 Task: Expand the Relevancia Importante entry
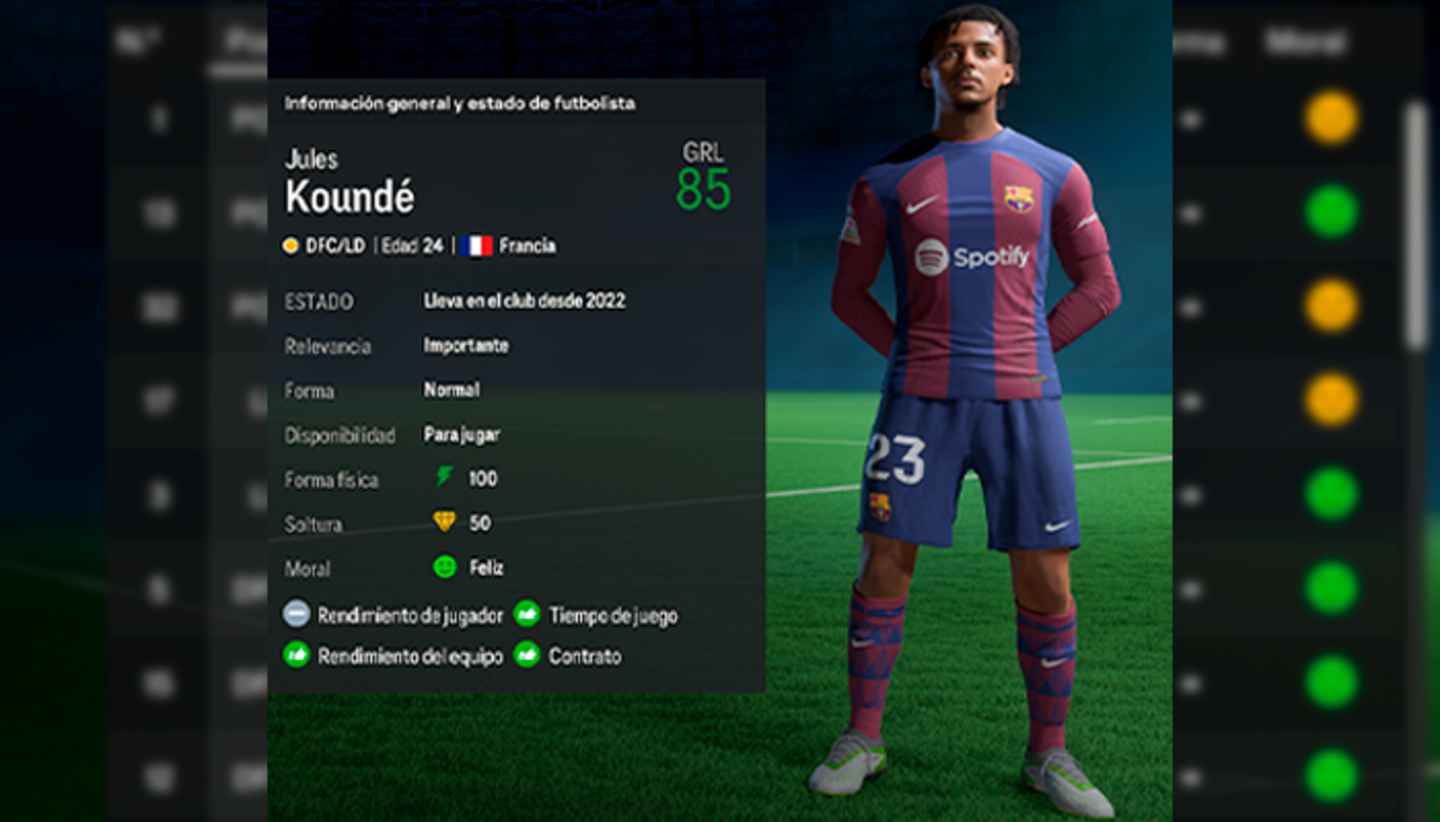point(467,346)
